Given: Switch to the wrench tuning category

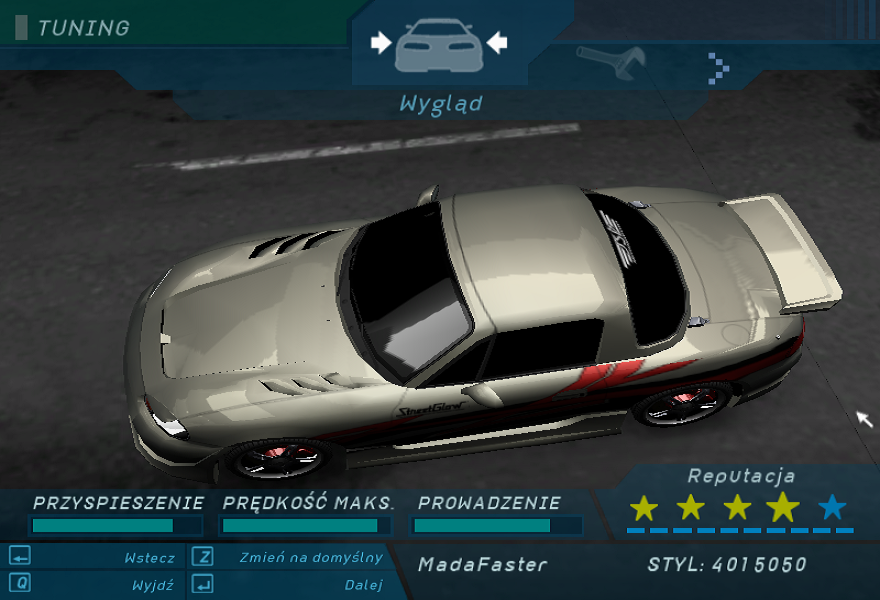Looking at the screenshot, I should coord(611,62).
